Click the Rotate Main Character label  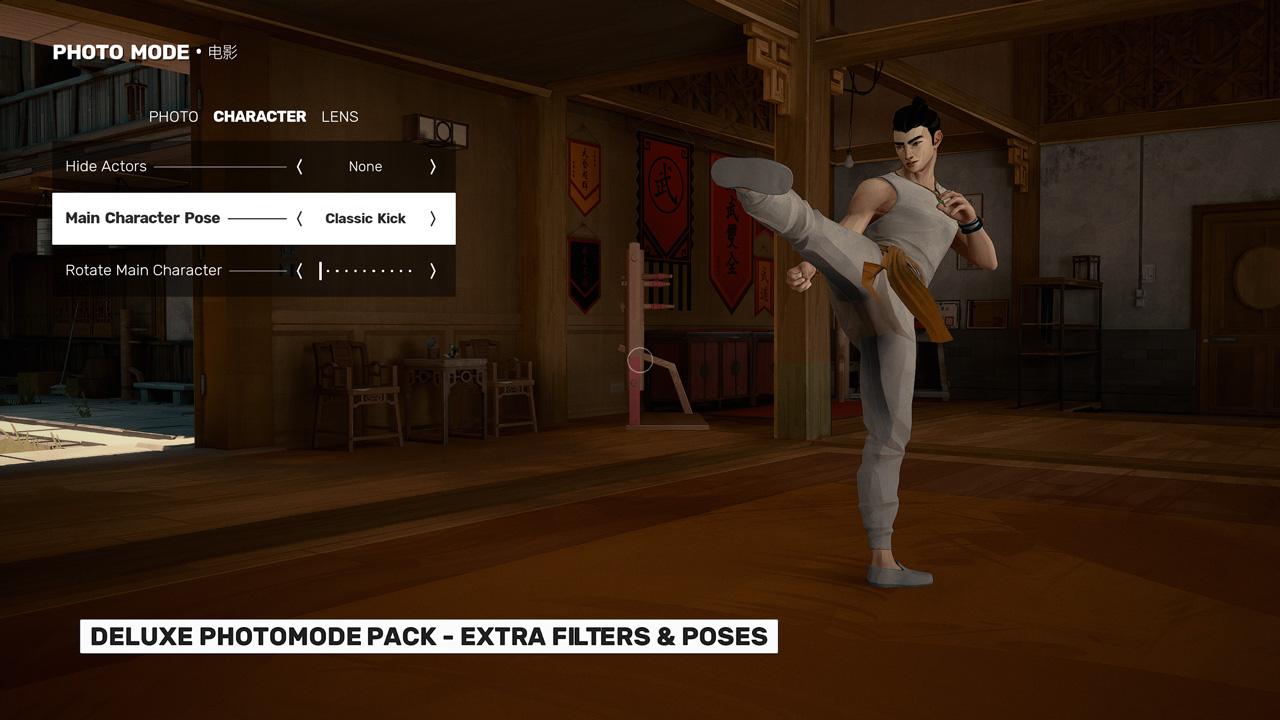pos(143,270)
